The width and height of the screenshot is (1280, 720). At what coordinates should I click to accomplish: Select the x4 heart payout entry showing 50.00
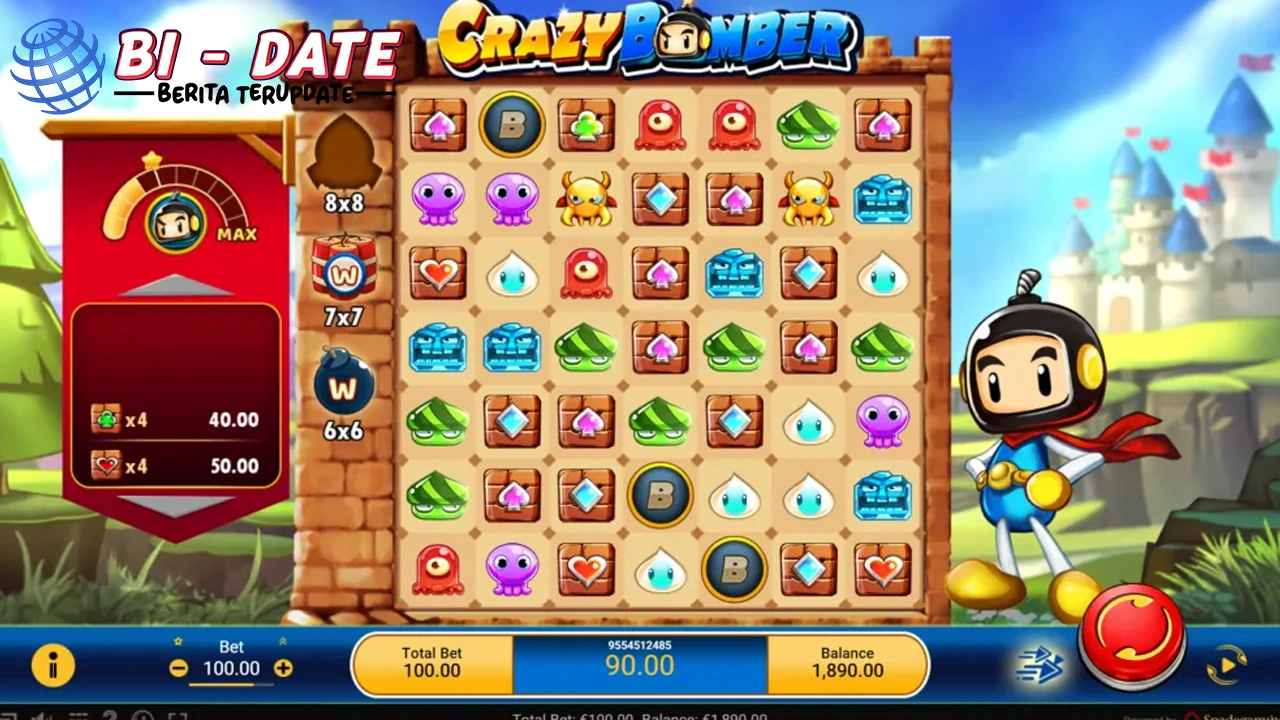click(x=175, y=466)
